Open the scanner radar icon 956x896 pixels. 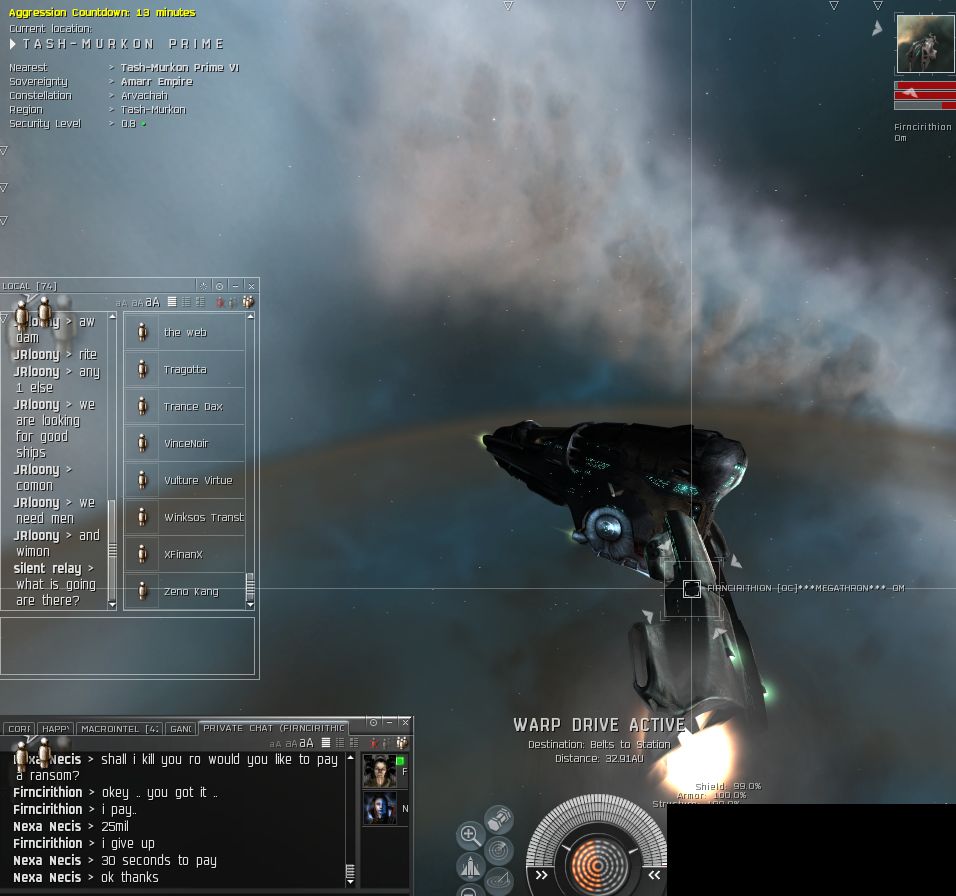click(498, 850)
